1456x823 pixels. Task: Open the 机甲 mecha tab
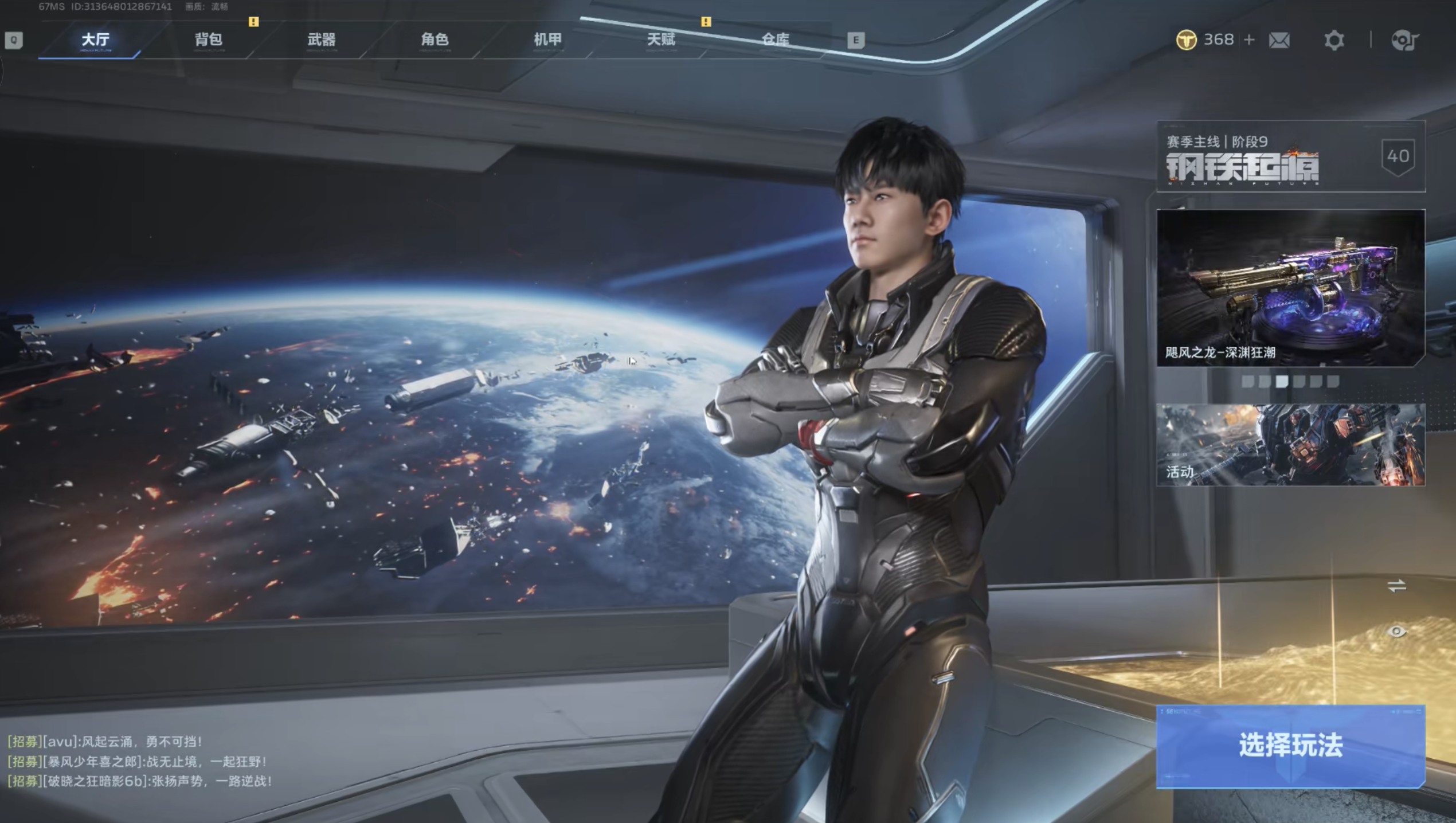click(547, 40)
